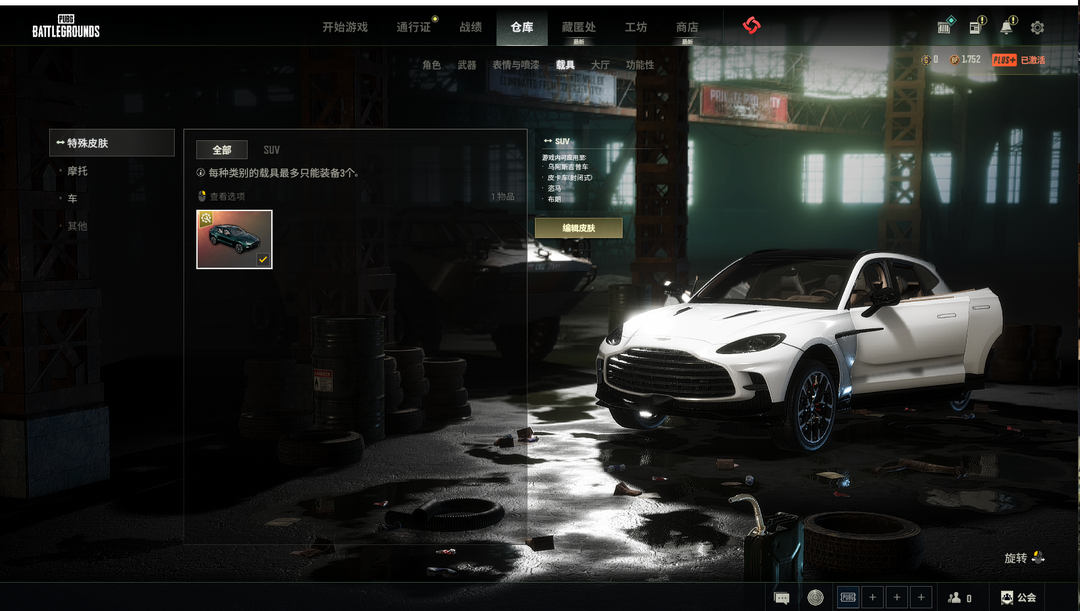Select 车 in the vehicle sidebar

(x=72, y=199)
